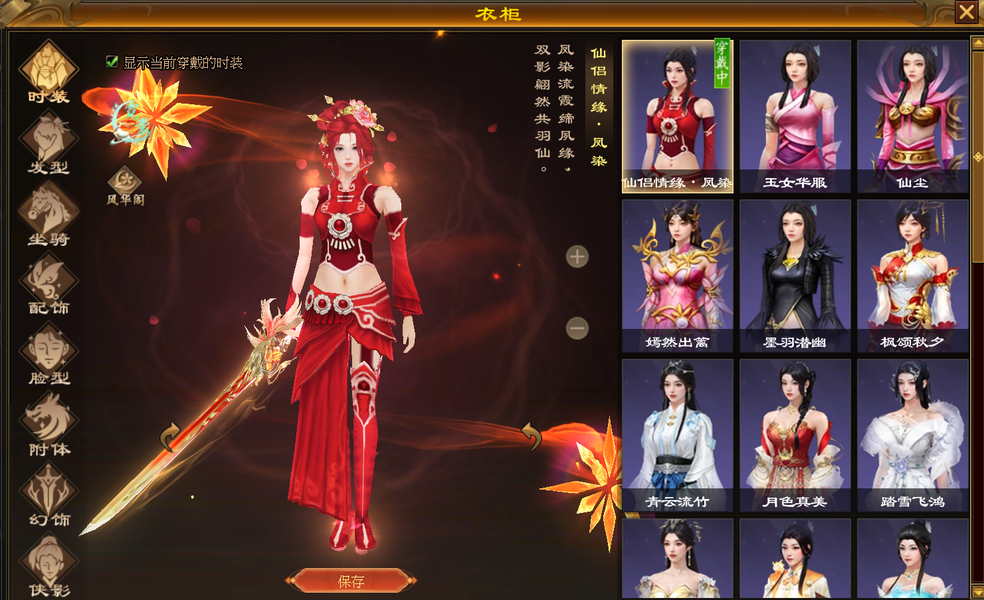Pick the 踏雪飞鸿 white outfit

912,435
